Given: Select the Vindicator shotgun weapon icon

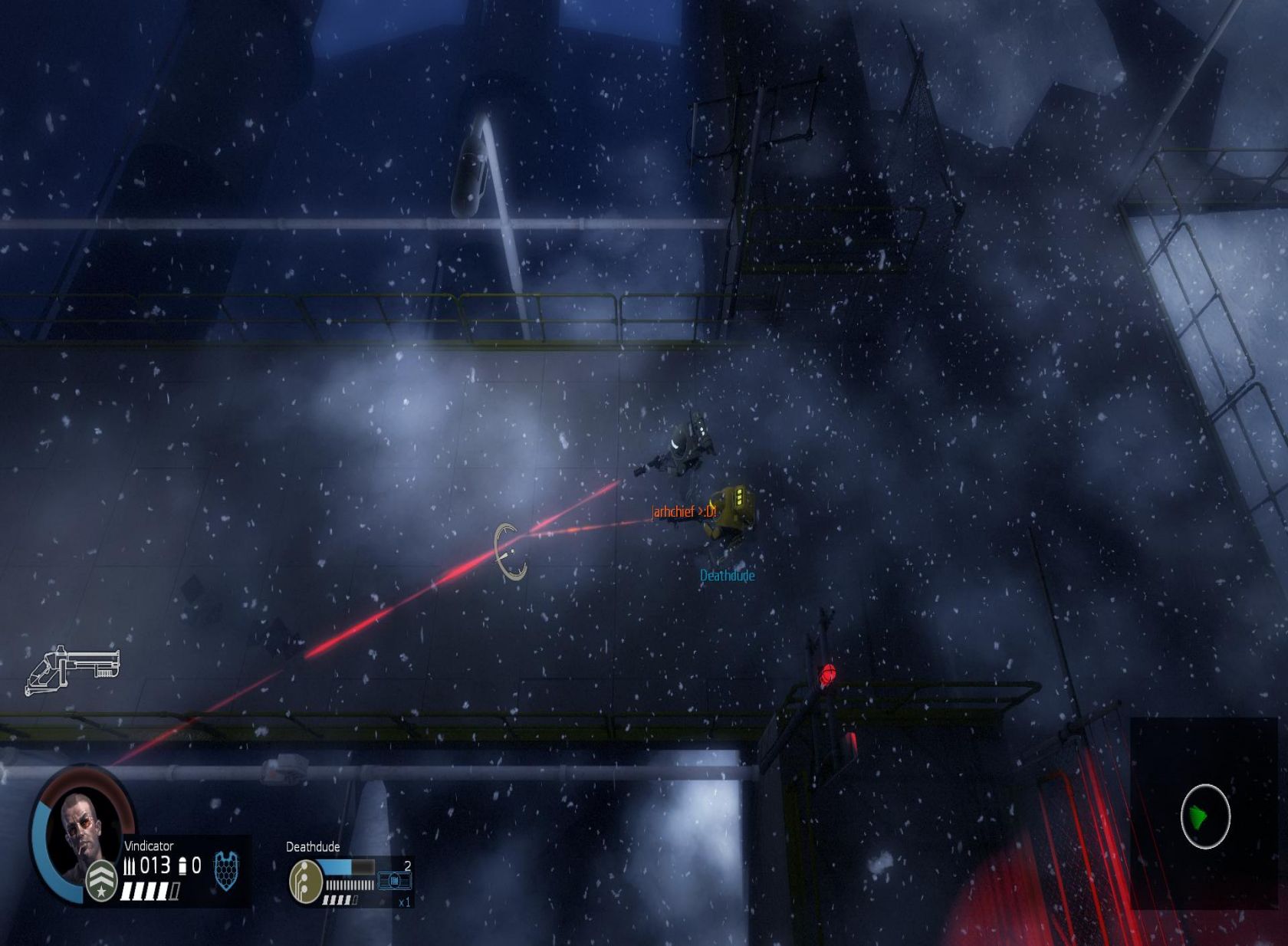Looking at the screenshot, I should tap(74, 668).
